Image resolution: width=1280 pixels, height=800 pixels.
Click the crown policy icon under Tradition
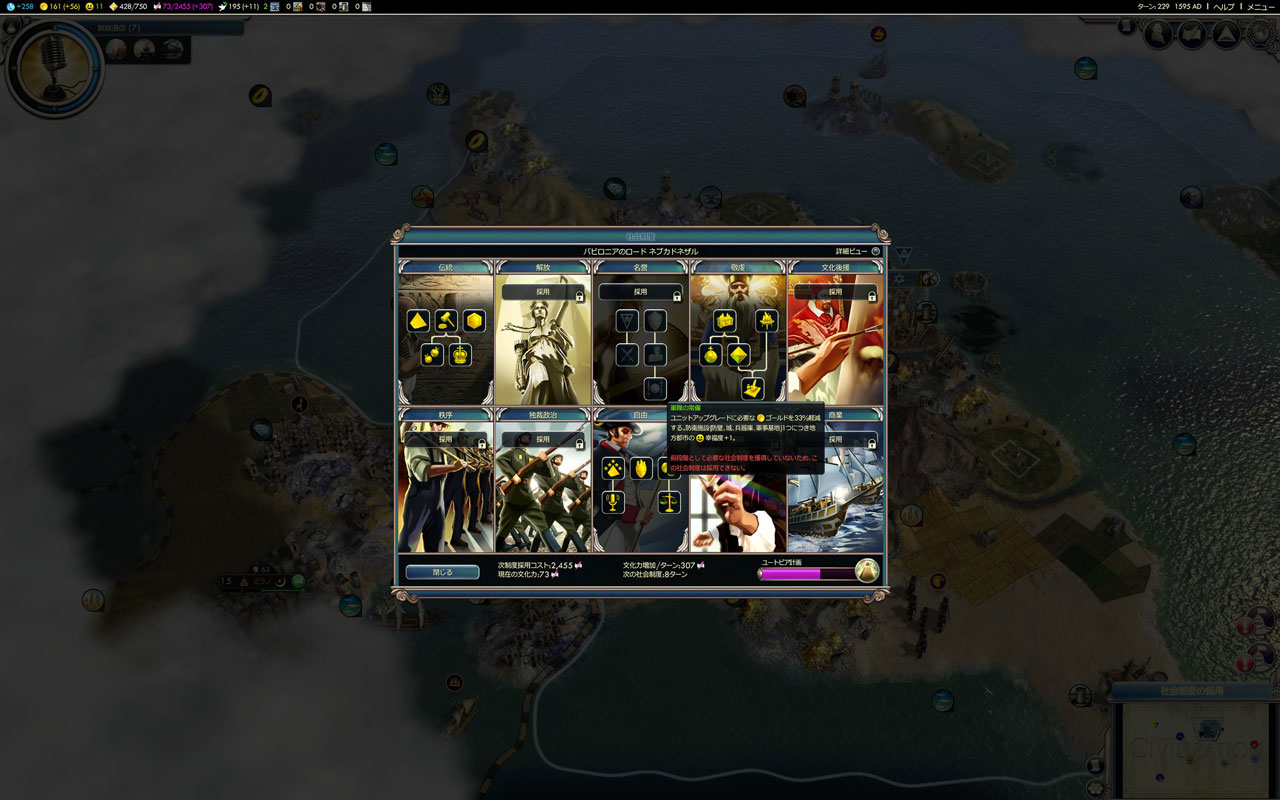[x=458, y=354]
